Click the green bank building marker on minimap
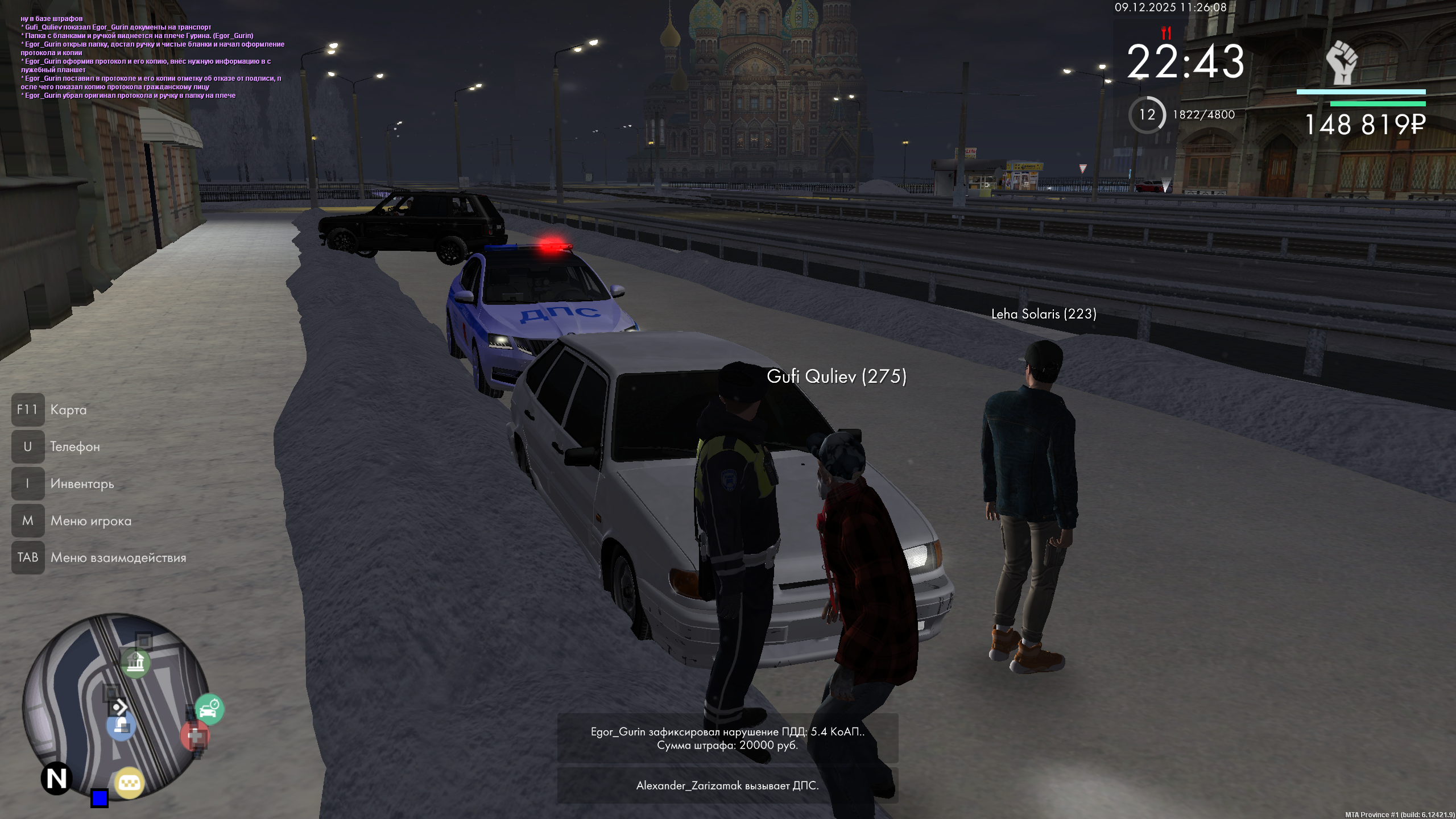The width and height of the screenshot is (1456, 819). tap(135, 662)
